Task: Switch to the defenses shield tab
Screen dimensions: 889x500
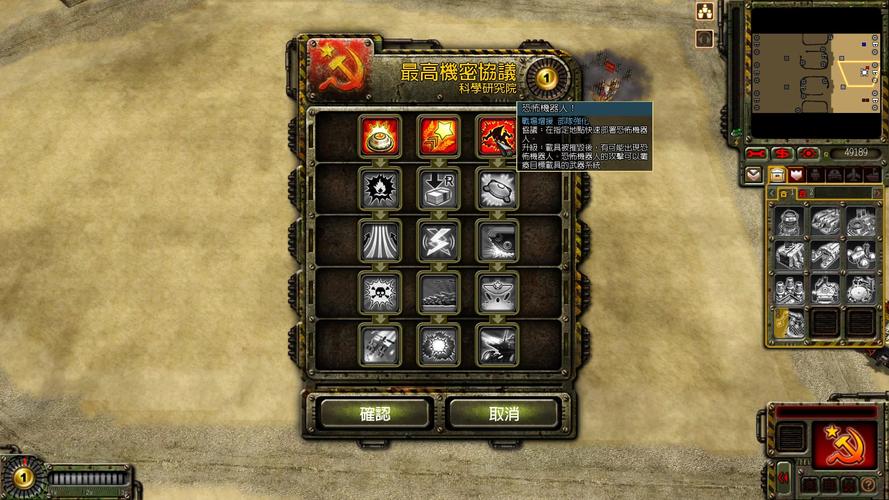Action: click(797, 175)
